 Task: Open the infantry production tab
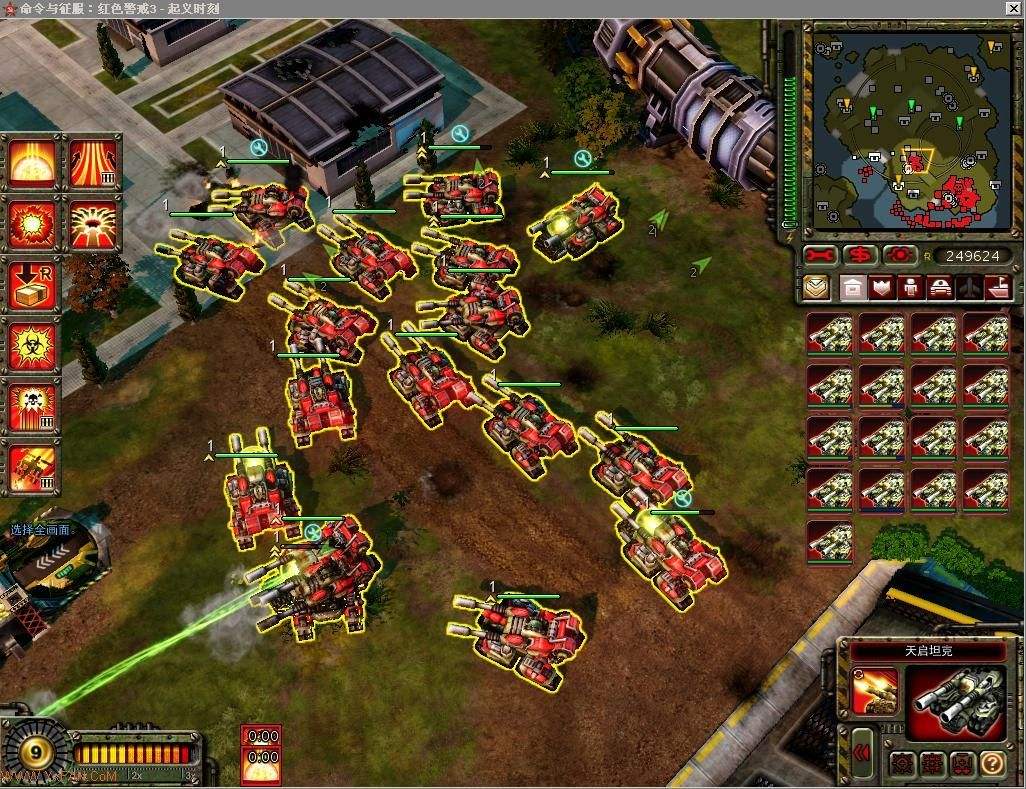910,288
